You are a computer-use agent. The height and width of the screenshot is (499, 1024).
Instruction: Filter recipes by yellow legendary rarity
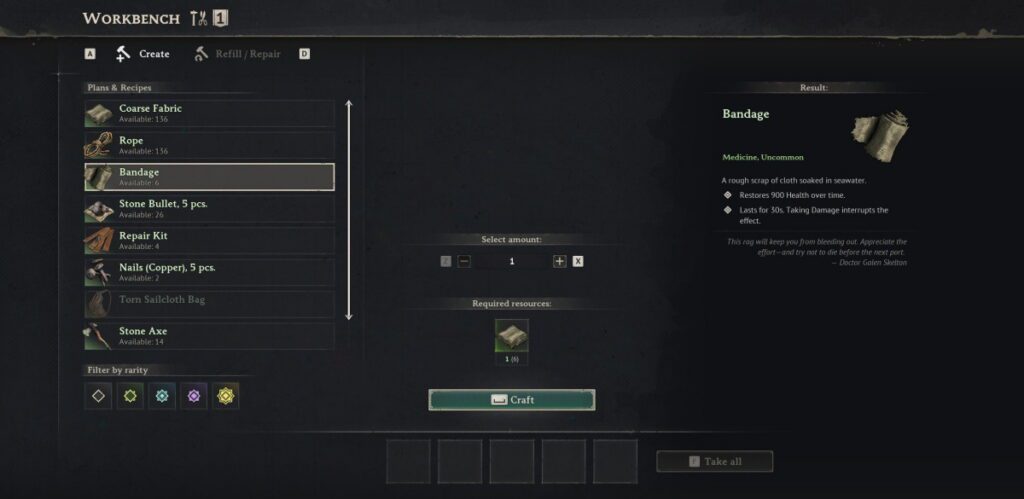click(x=226, y=396)
